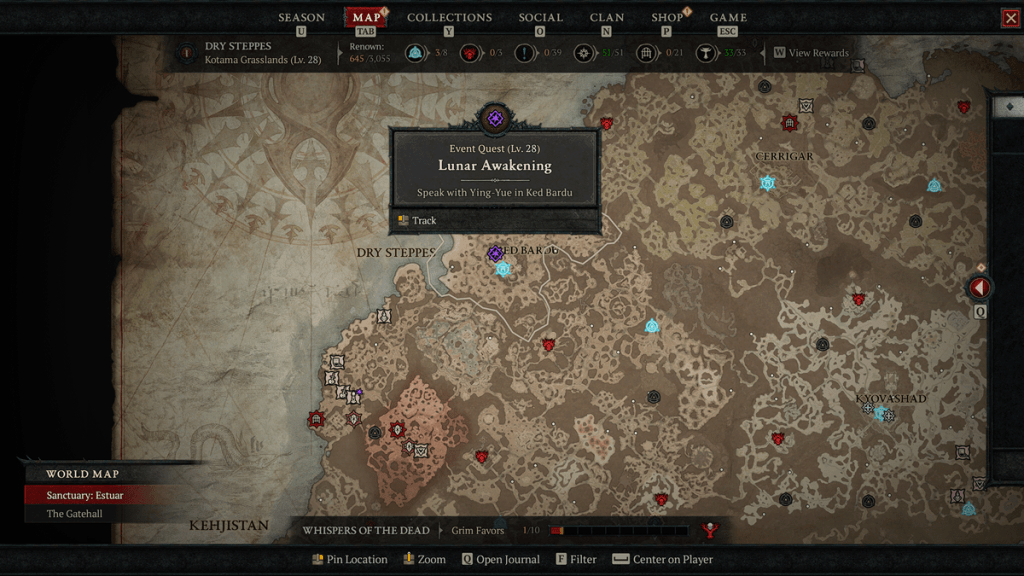Switch to the Game menu tab
The width and height of the screenshot is (1024, 576).
tap(728, 18)
